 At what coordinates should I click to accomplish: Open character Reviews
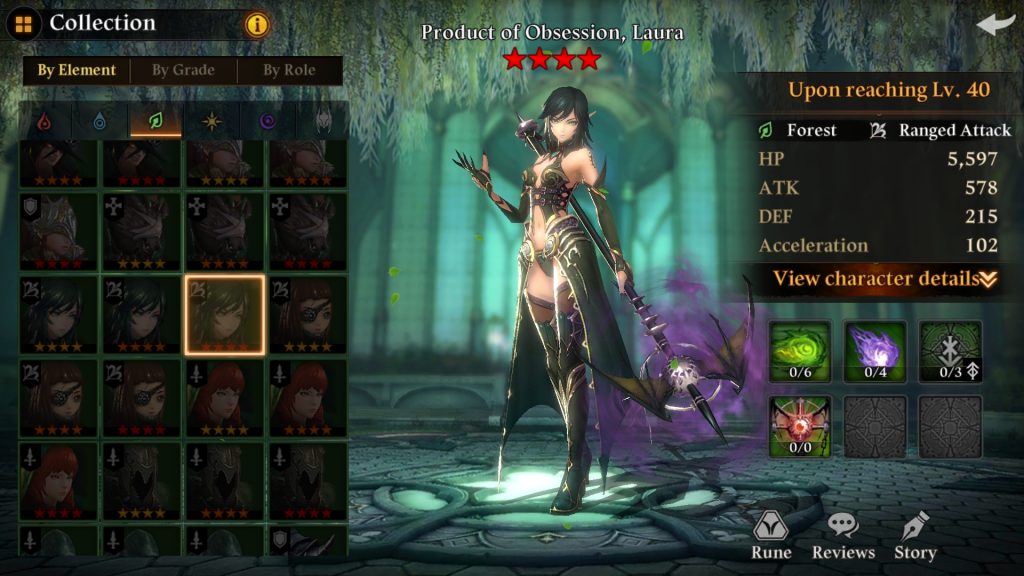pos(843,536)
